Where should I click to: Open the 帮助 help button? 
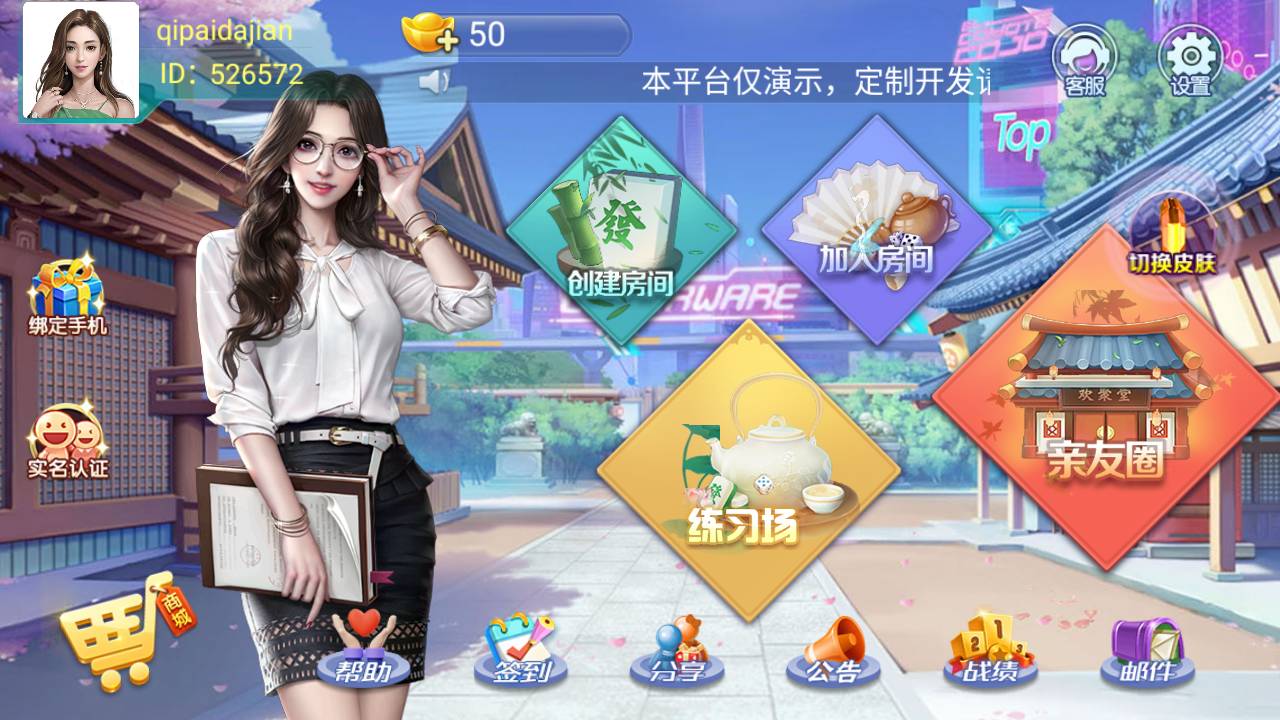pyautogui.click(x=364, y=650)
